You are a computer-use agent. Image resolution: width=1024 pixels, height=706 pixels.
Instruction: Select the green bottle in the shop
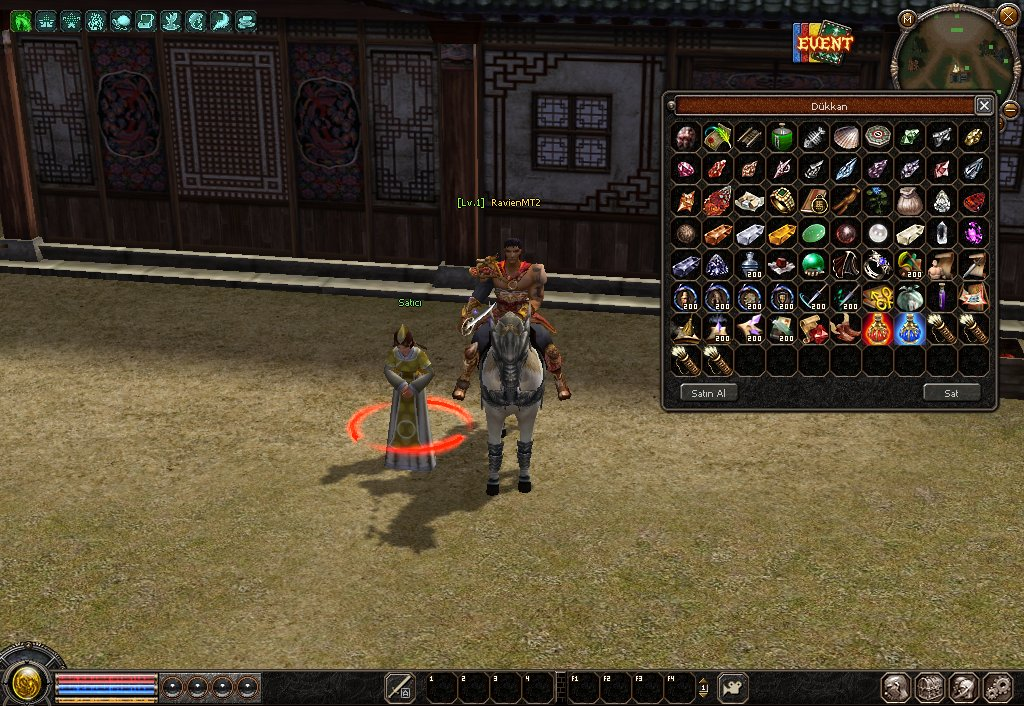[782, 137]
